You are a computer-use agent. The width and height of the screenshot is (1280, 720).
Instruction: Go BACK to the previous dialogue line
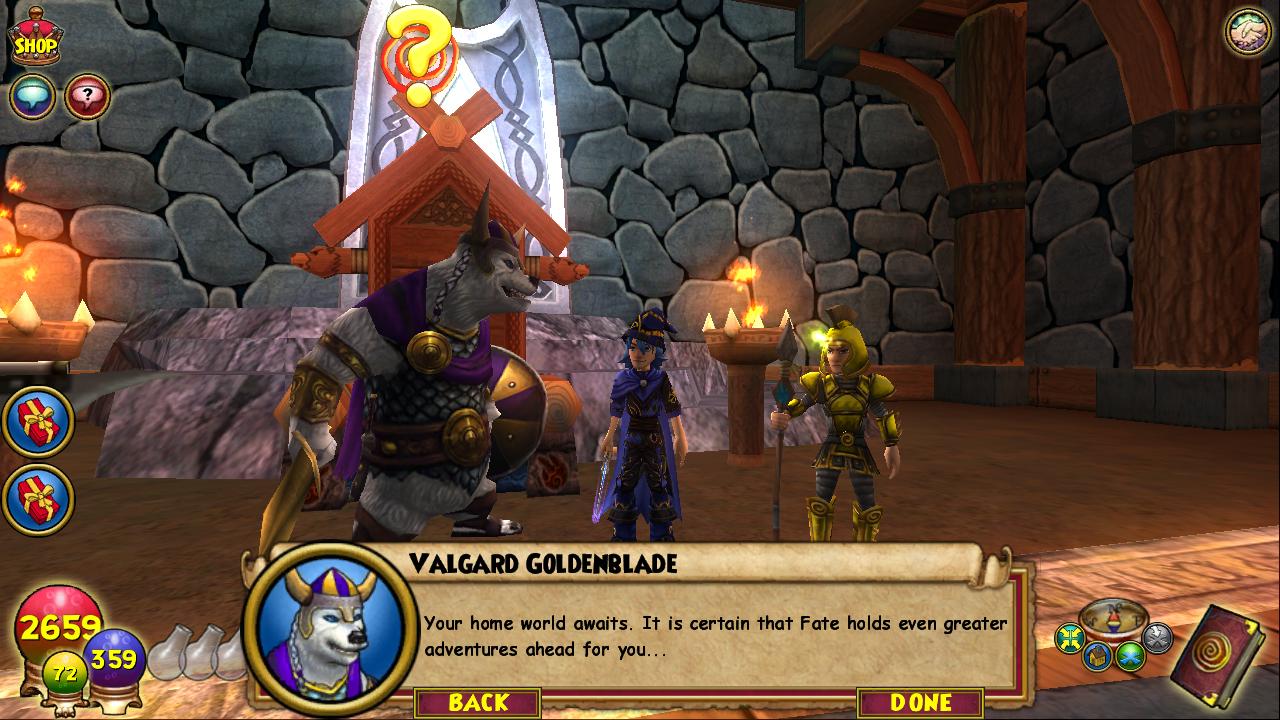coord(478,702)
